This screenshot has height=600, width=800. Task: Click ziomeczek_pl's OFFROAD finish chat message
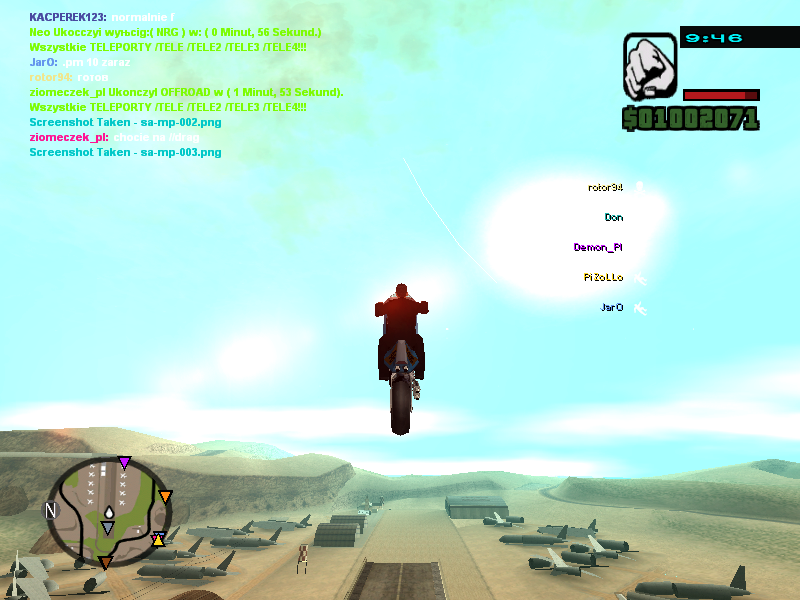tap(187, 92)
